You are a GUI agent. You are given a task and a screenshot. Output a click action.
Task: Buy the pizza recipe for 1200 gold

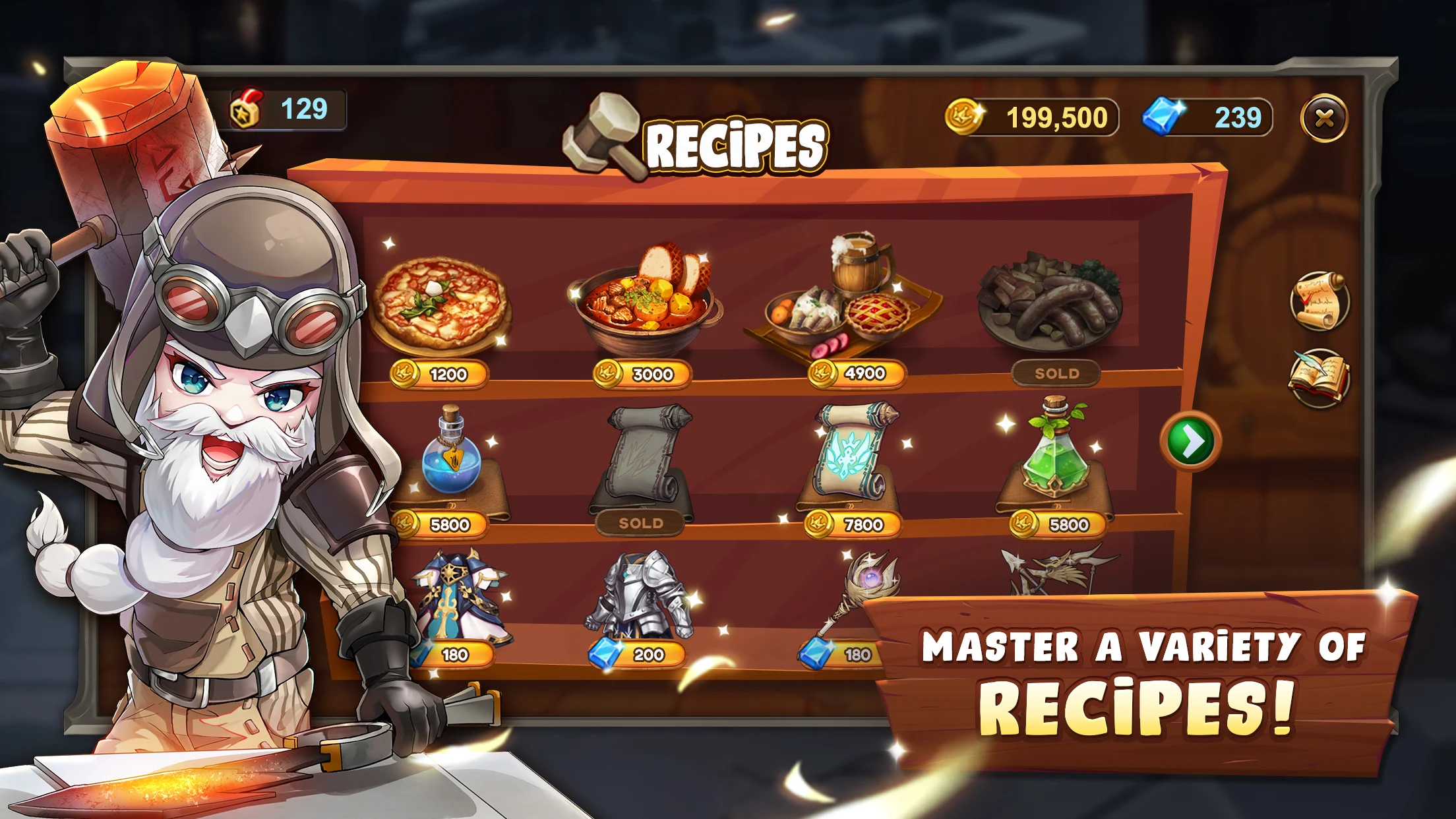[440, 373]
